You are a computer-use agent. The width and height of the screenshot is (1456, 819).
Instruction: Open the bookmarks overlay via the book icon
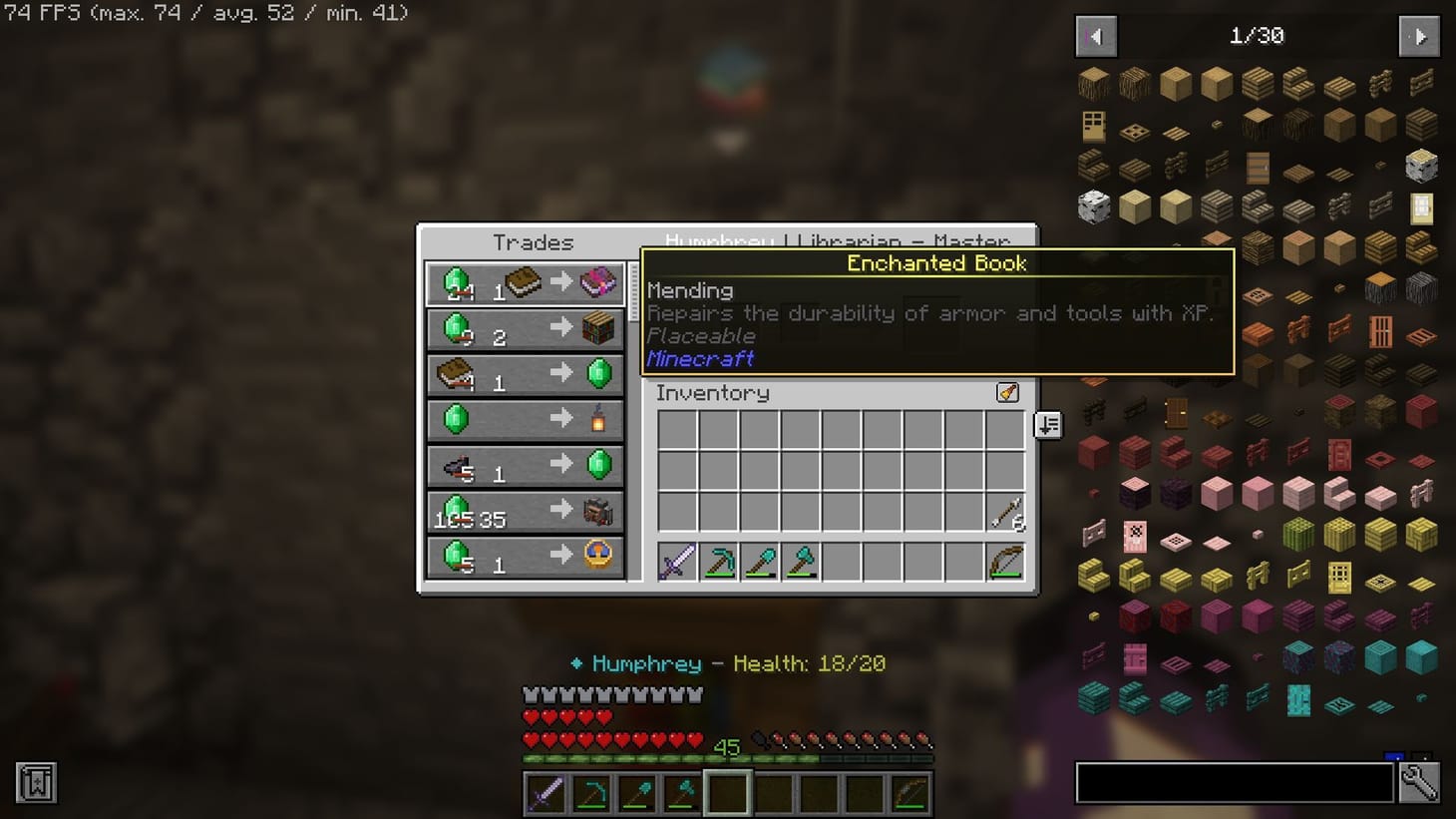click(x=36, y=784)
